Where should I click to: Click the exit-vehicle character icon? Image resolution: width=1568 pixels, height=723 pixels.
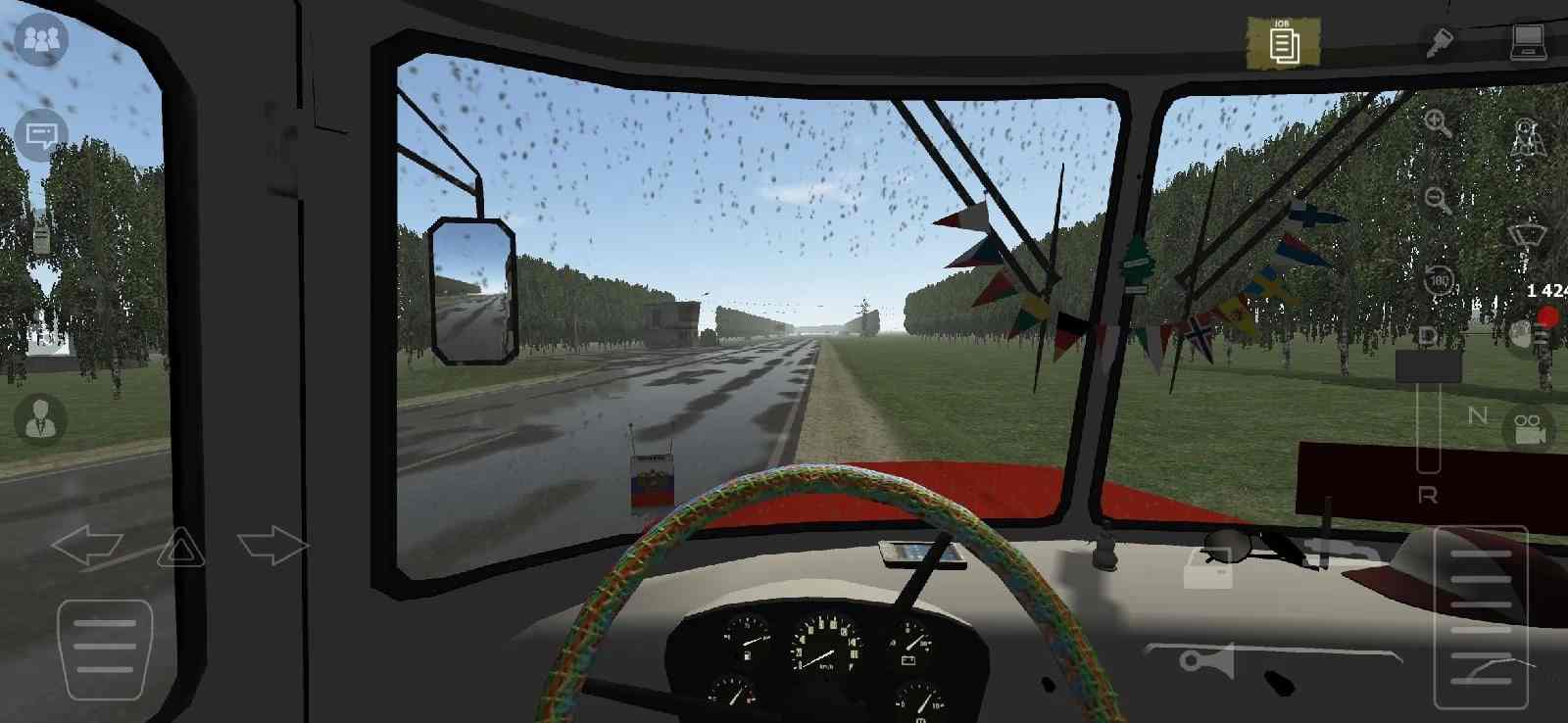coord(1526,132)
